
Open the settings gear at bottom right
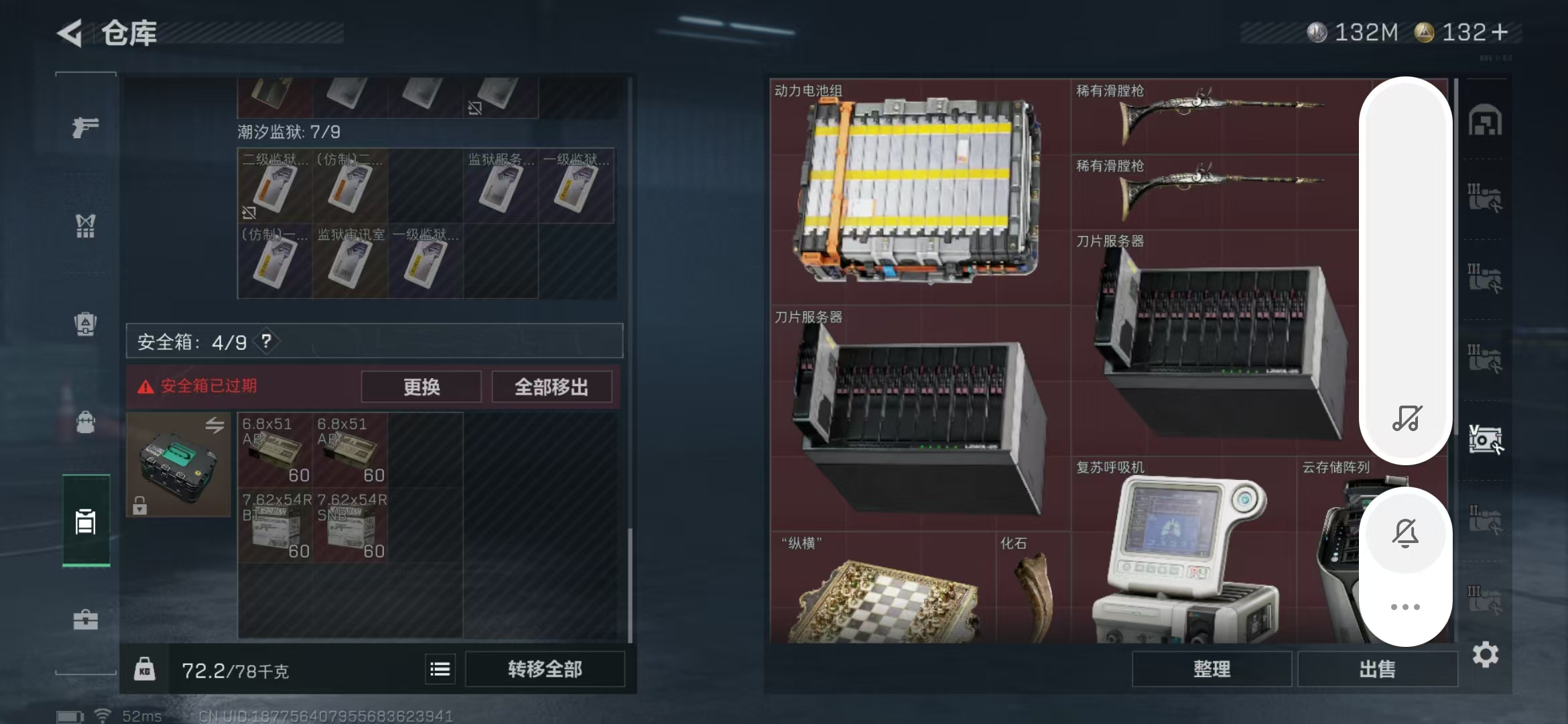(1486, 656)
